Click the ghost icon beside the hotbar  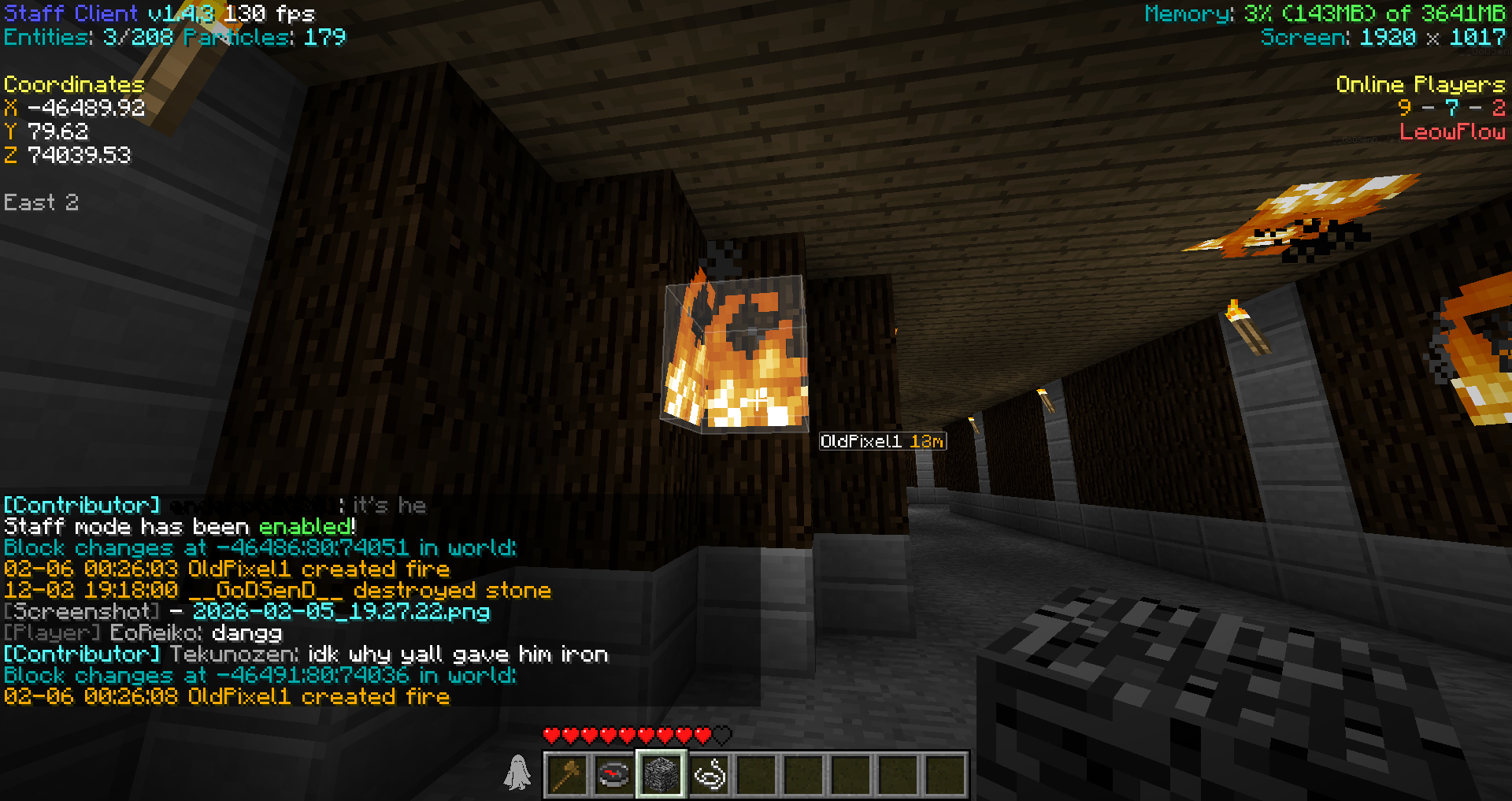tap(517, 772)
